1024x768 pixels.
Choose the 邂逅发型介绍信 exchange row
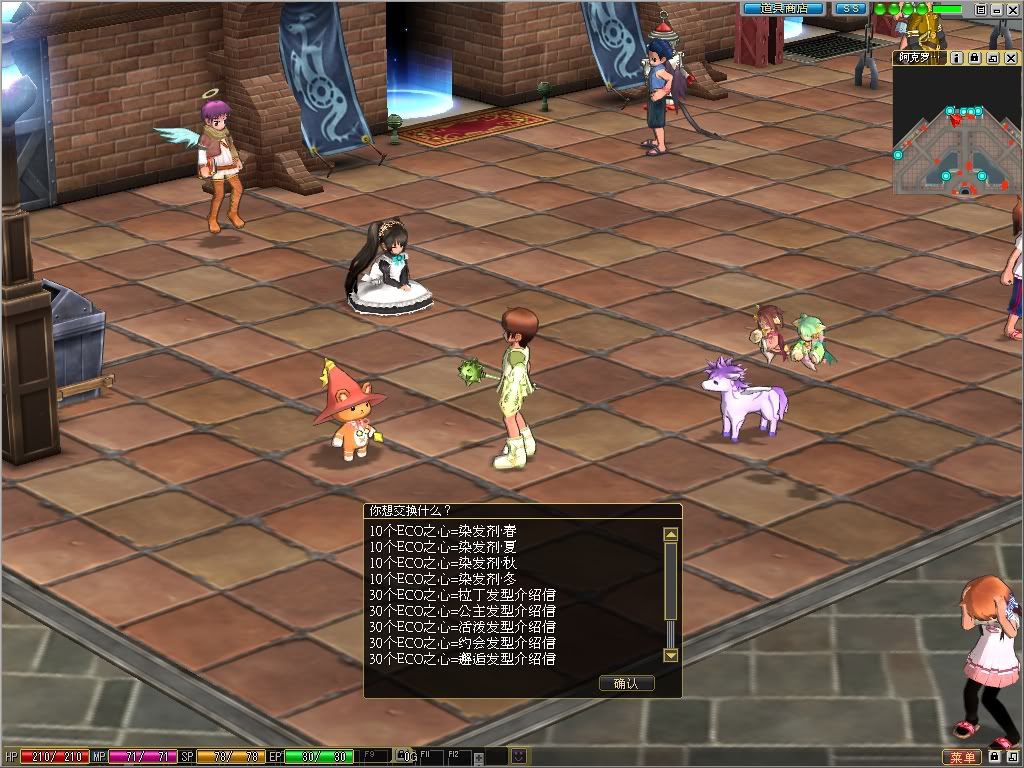pos(462,658)
